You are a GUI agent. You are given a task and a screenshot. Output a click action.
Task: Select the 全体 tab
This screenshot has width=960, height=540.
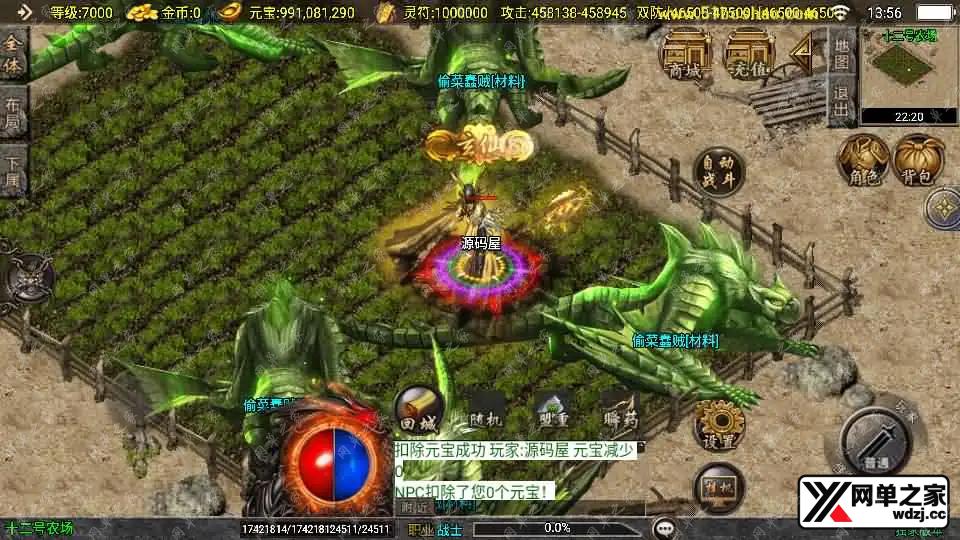(13, 56)
